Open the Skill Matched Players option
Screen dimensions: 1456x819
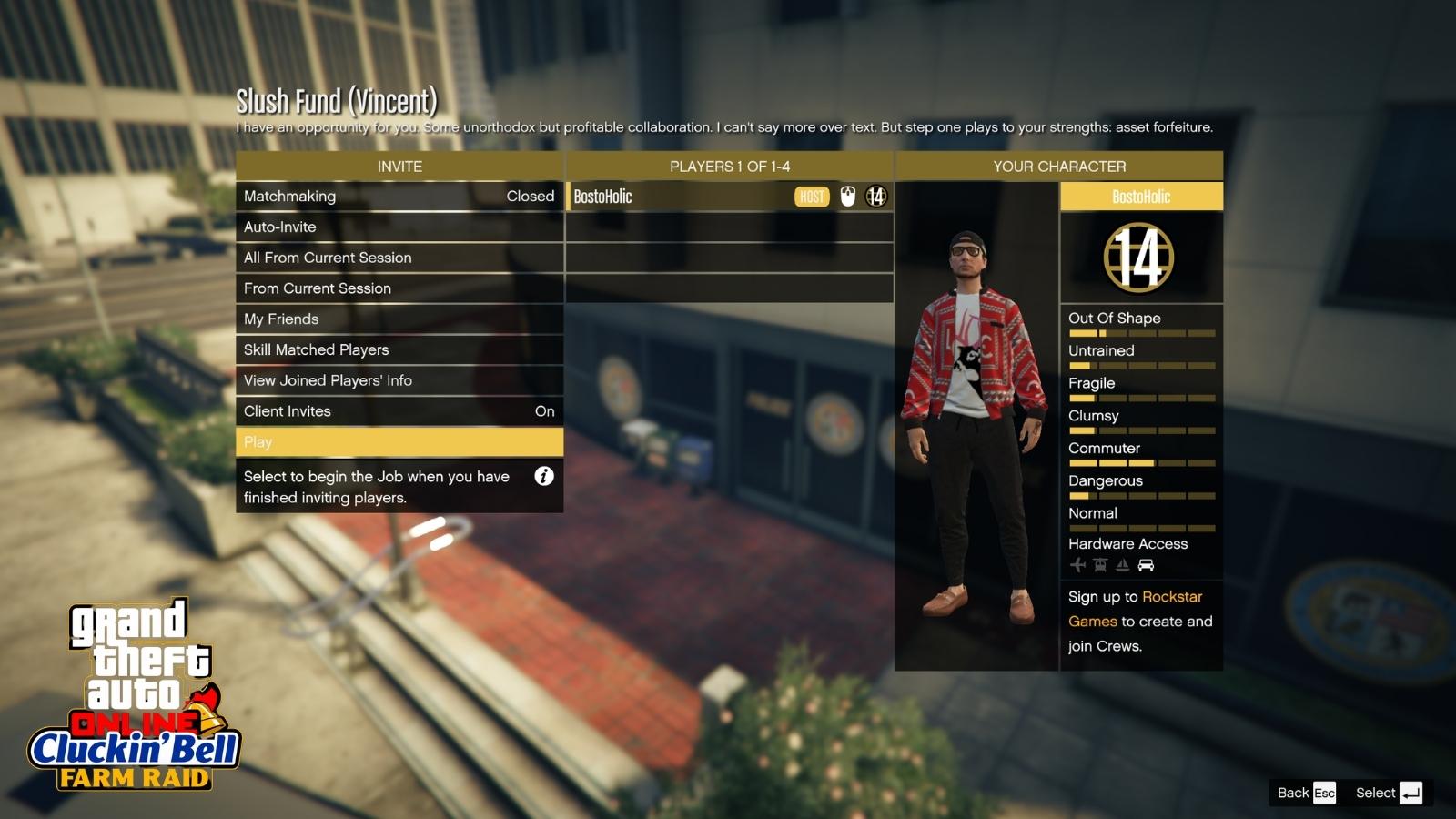click(399, 349)
